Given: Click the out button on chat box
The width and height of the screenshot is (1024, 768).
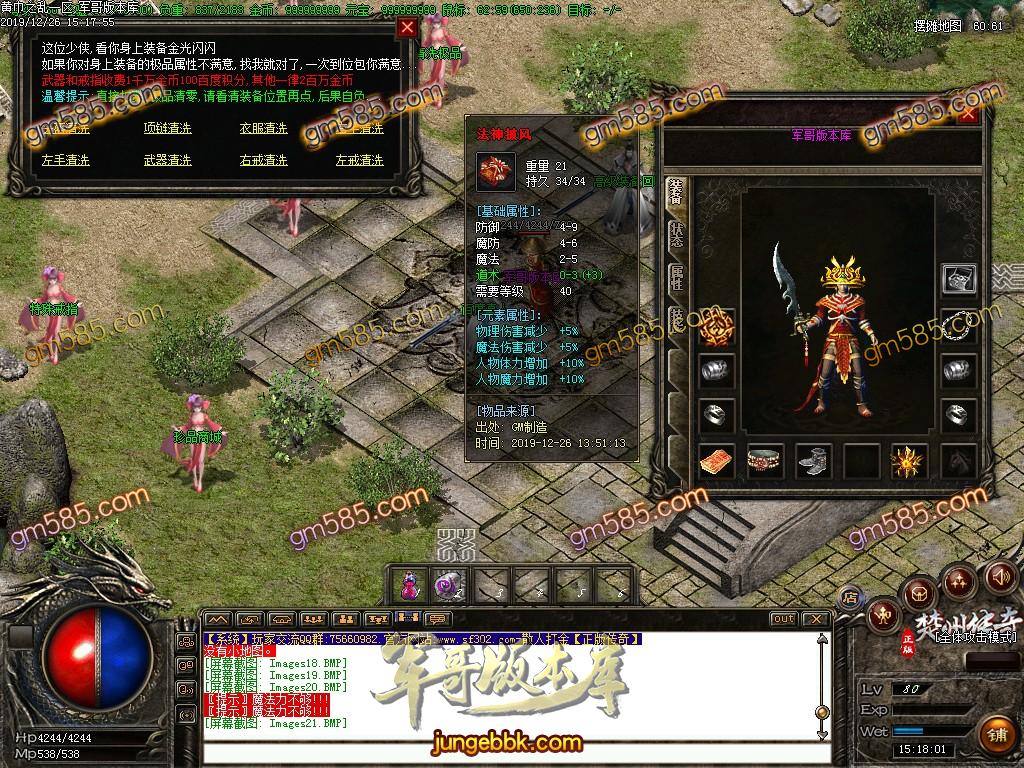Looking at the screenshot, I should (783, 619).
